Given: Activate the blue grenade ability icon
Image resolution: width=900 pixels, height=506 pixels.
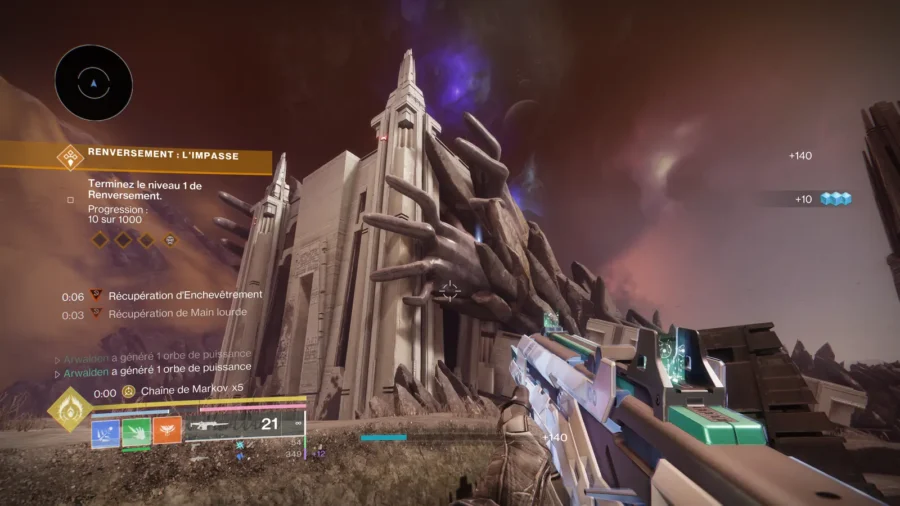Looking at the screenshot, I should (106, 430).
